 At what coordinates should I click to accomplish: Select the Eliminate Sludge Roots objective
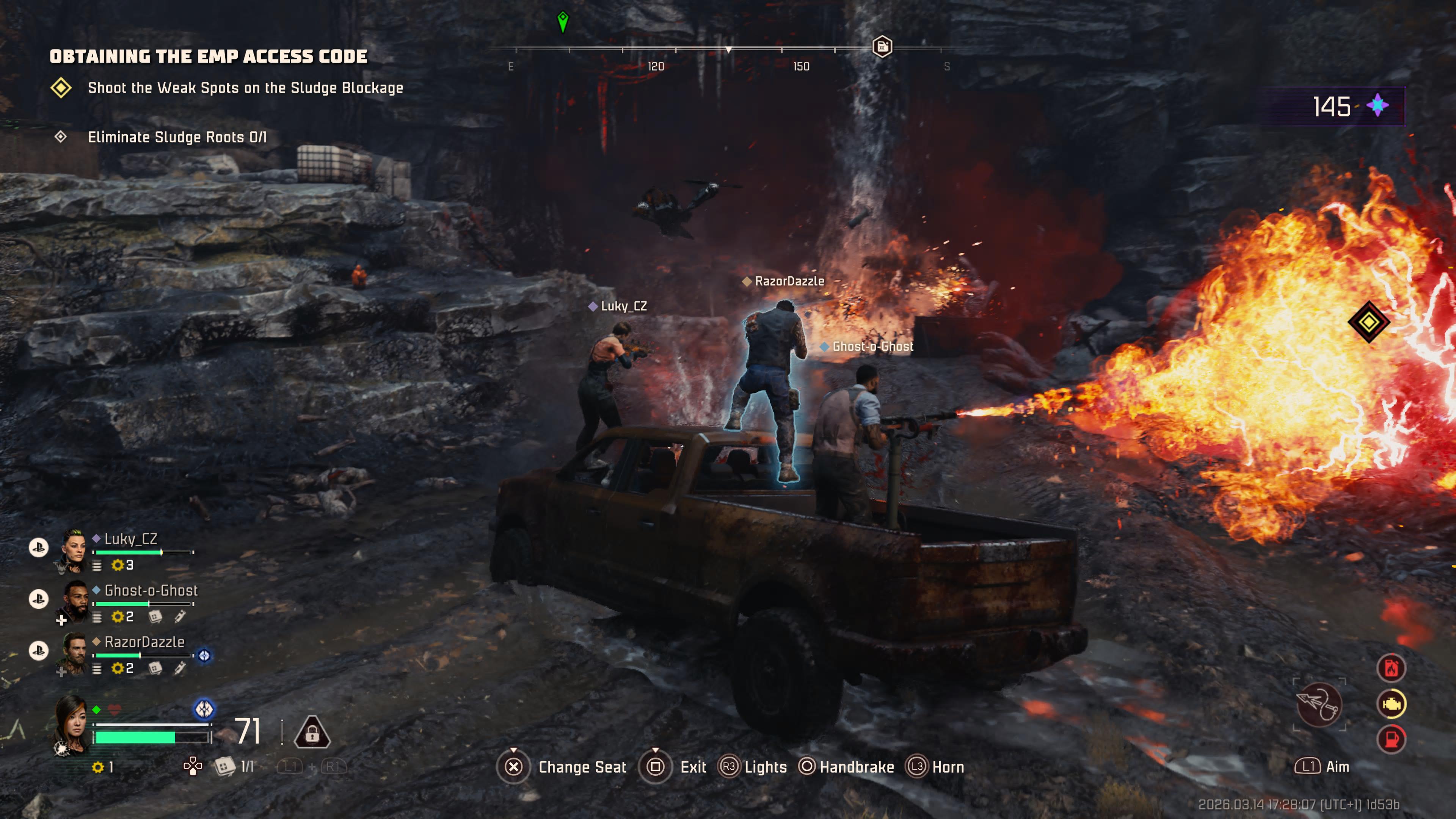coord(176,137)
